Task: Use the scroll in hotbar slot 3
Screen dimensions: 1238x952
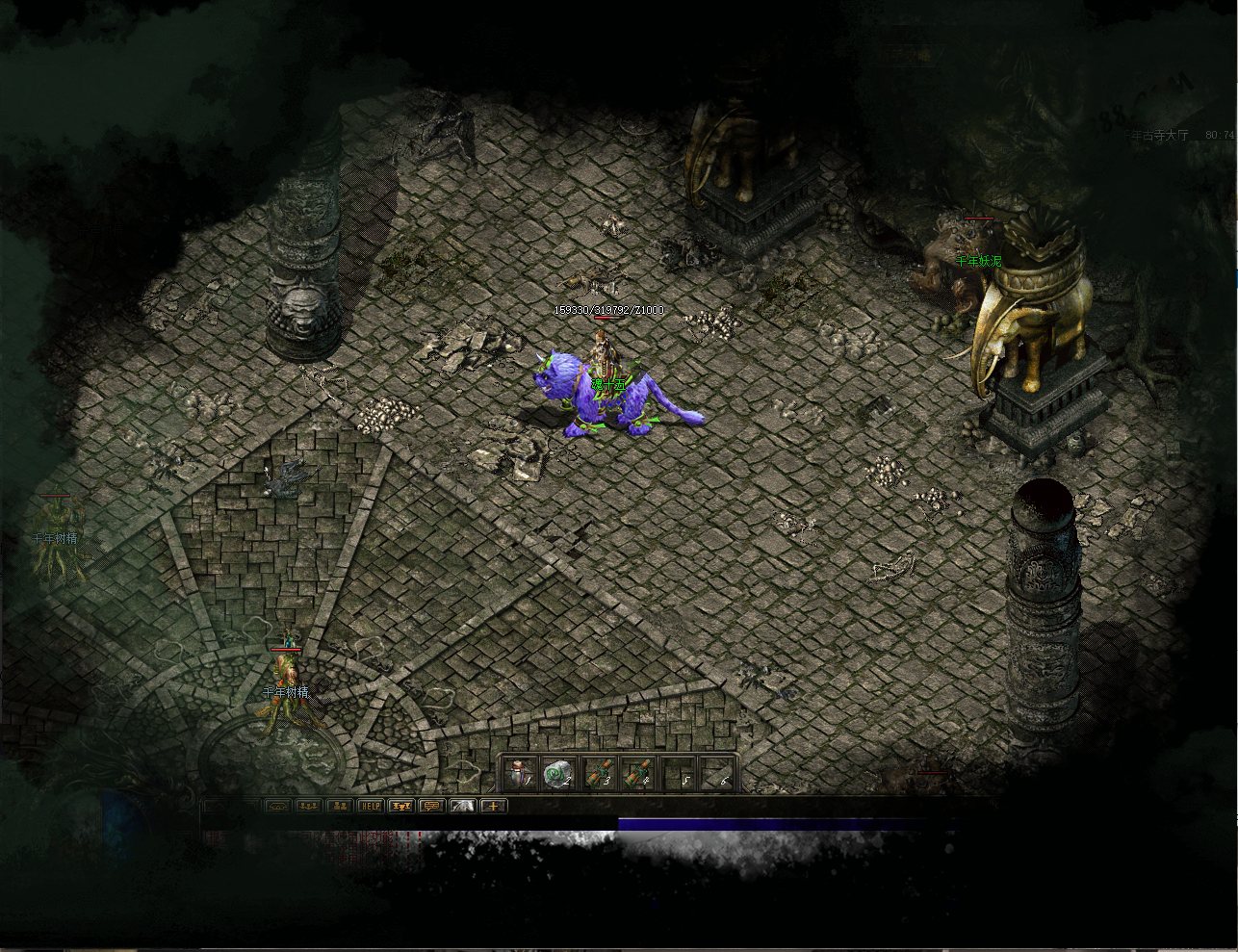Action: coord(599,773)
